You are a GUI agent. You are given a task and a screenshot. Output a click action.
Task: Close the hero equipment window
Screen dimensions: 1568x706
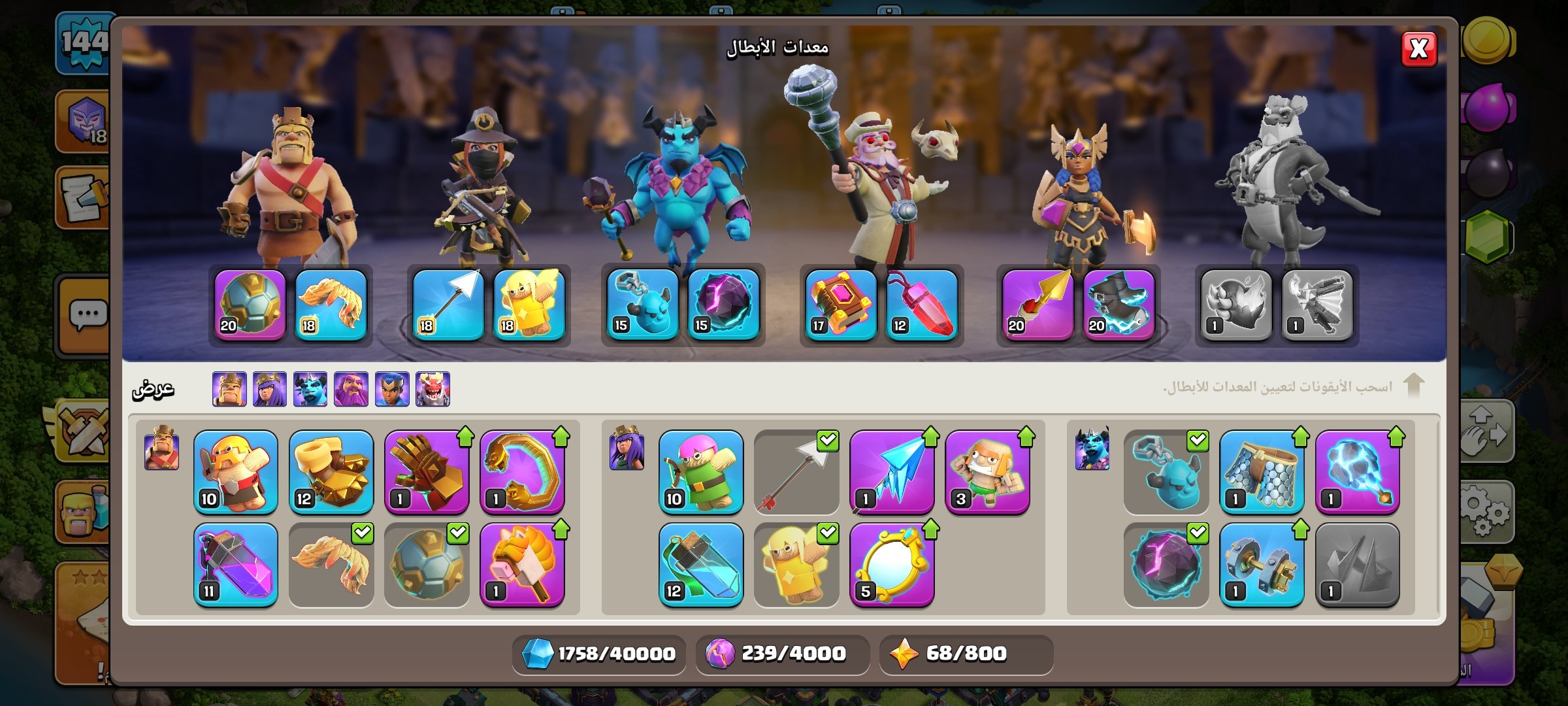(1418, 49)
